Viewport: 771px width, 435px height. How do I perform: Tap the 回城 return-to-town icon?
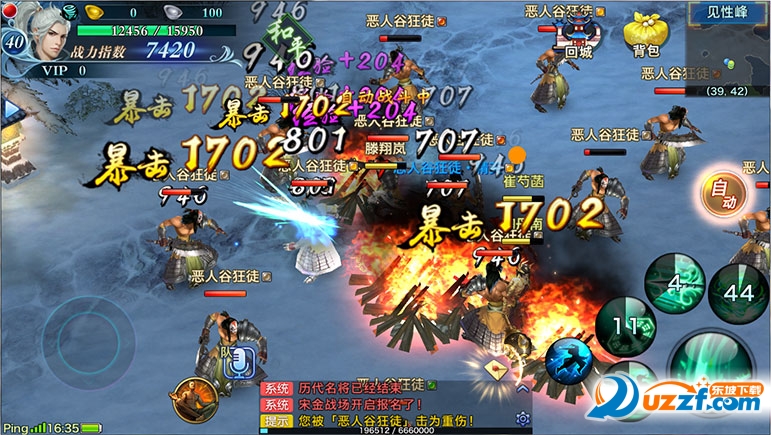tap(579, 33)
